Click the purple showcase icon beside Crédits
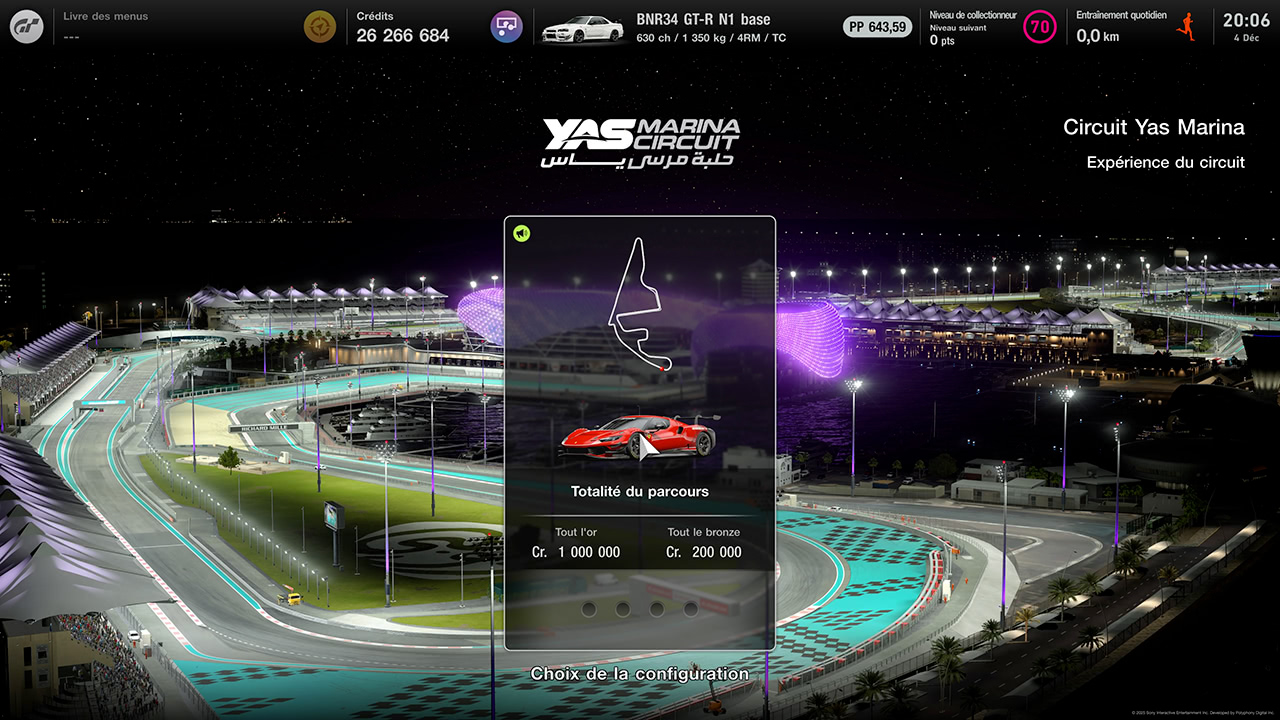The width and height of the screenshot is (1280, 720). (506, 26)
